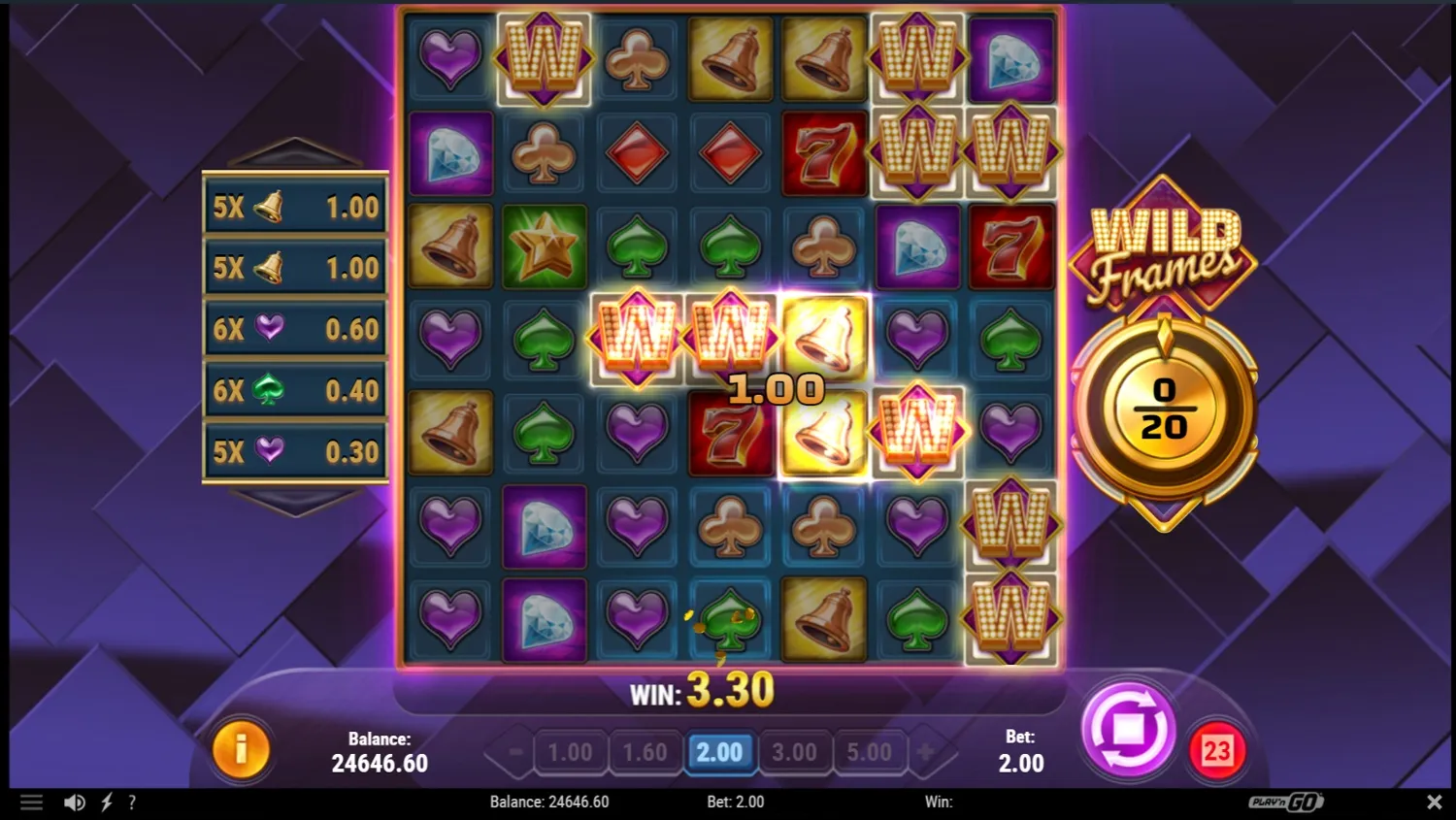1456x820 pixels.
Task: Select the 2.00 highlighted bet option
Action: click(720, 751)
